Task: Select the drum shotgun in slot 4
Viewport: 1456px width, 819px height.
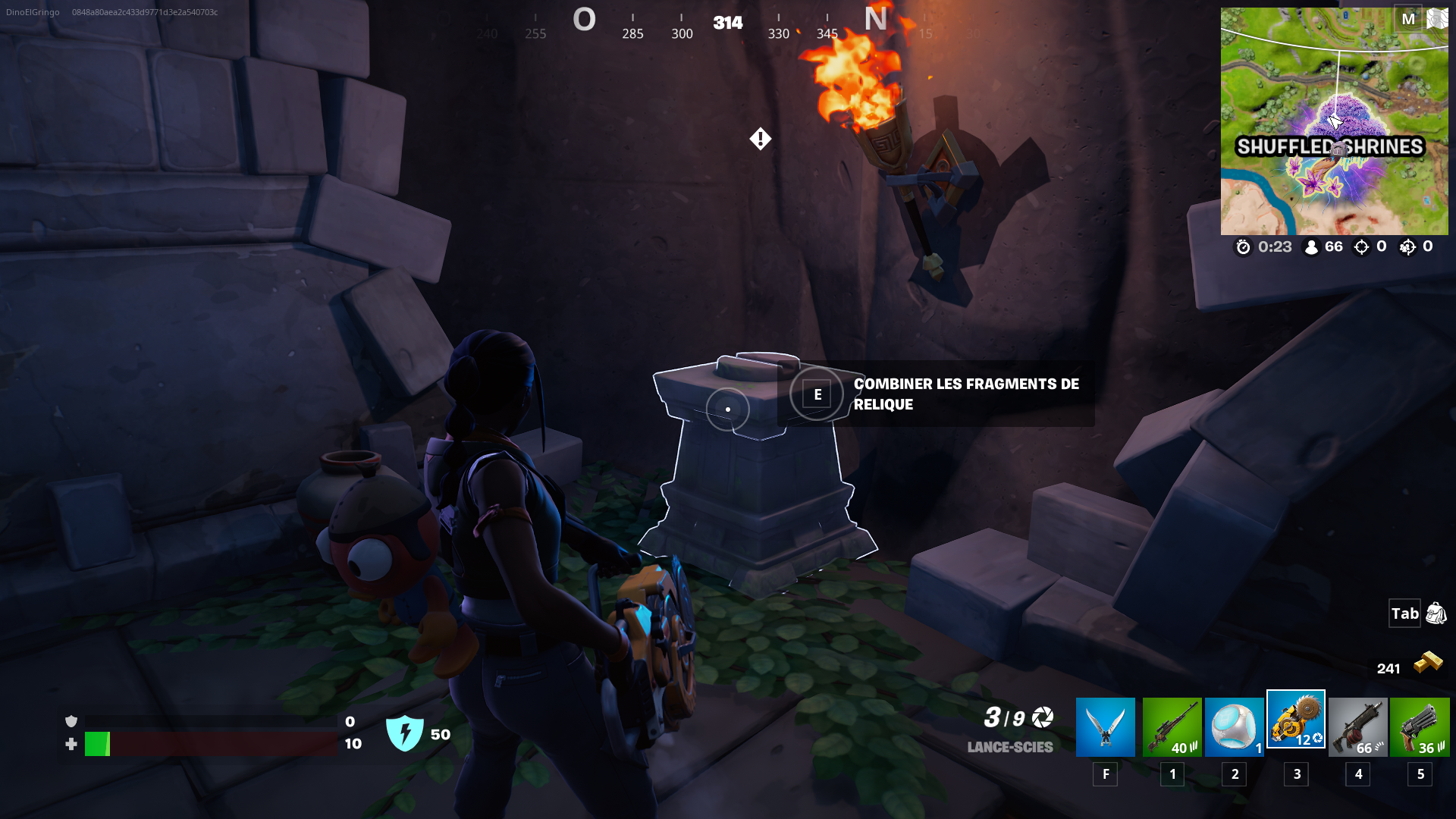Action: click(x=1357, y=726)
